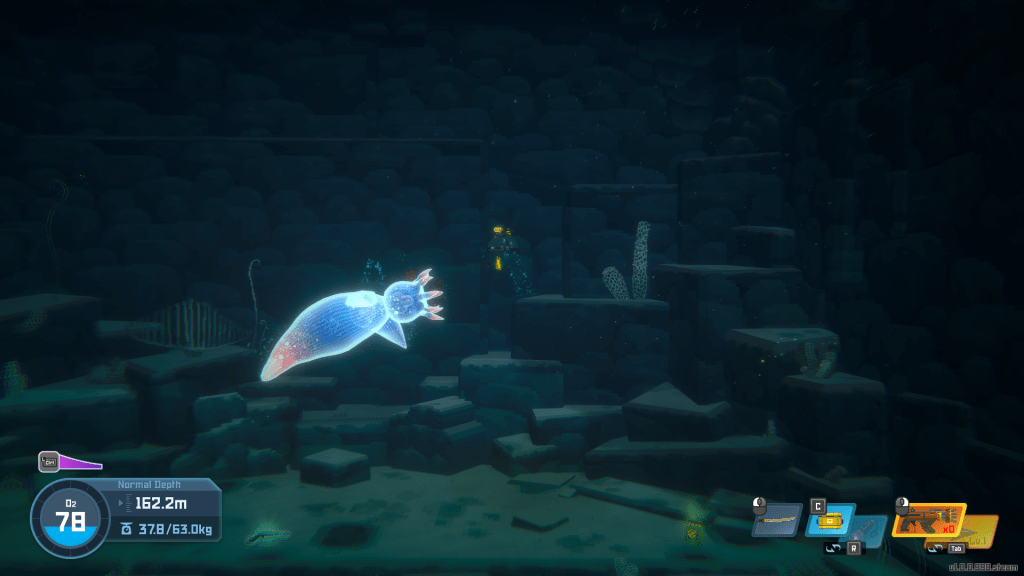Switch to the flashlight tool slot
Image resolution: width=1024 pixels, height=576 pixels.
pyautogui.click(x=868, y=530)
